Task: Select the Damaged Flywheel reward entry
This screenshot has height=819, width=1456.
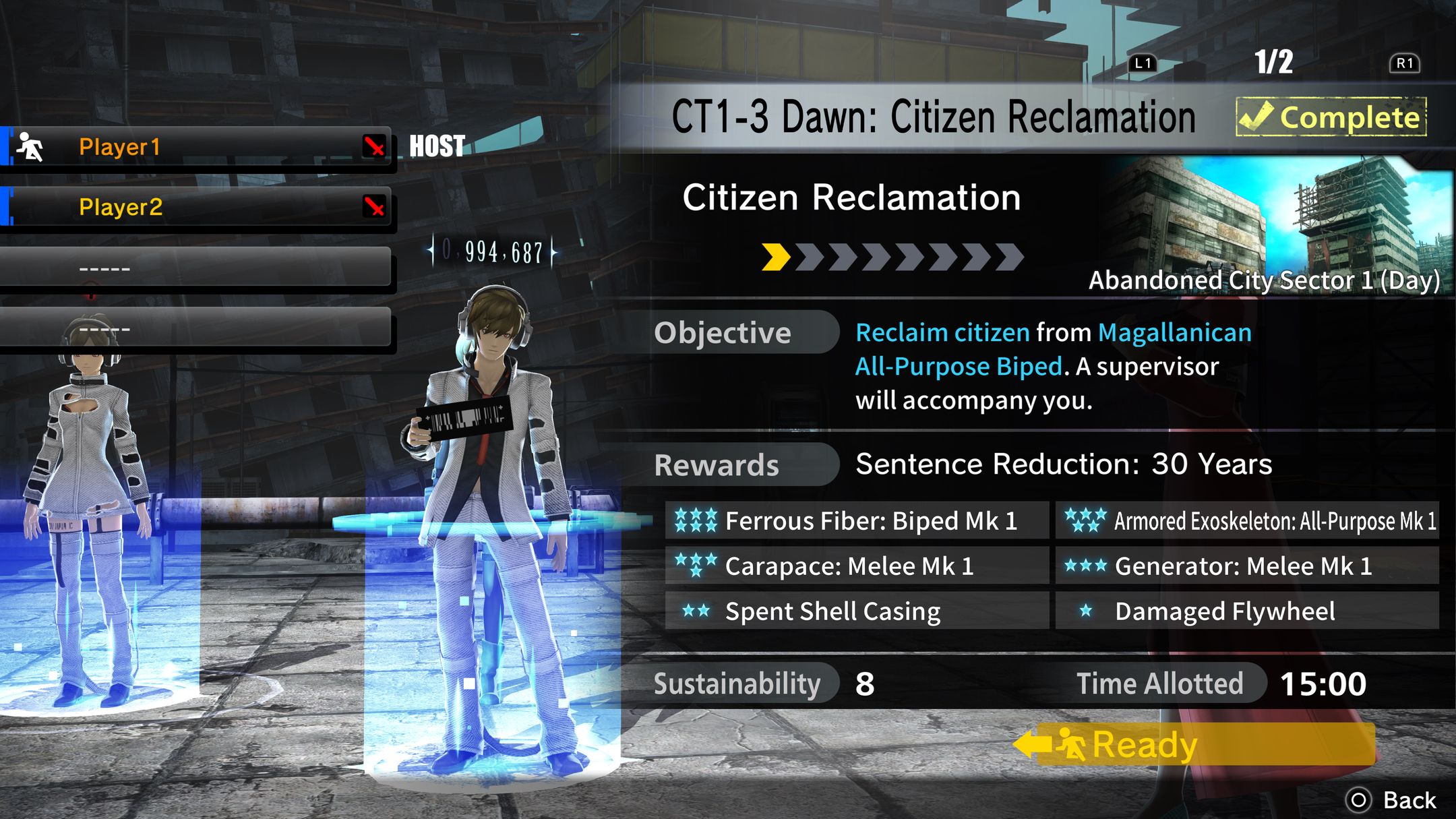Action: [x=1247, y=611]
